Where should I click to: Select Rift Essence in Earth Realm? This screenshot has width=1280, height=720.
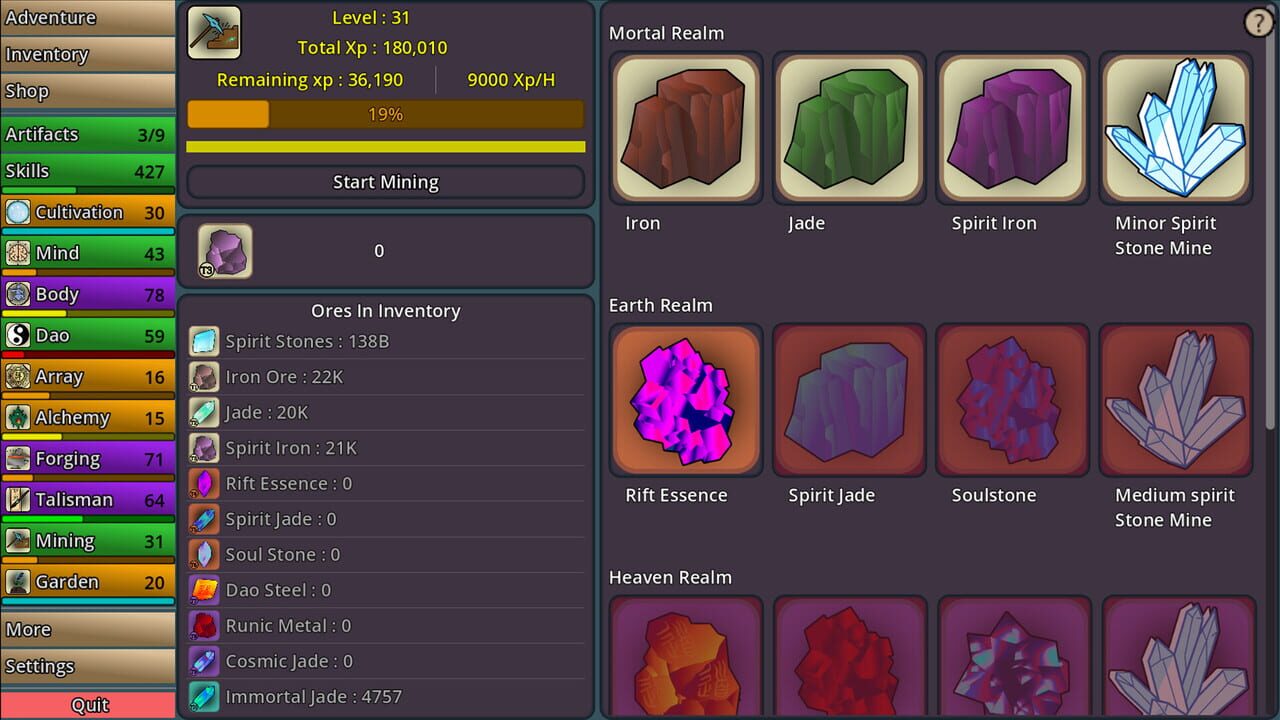pos(686,400)
